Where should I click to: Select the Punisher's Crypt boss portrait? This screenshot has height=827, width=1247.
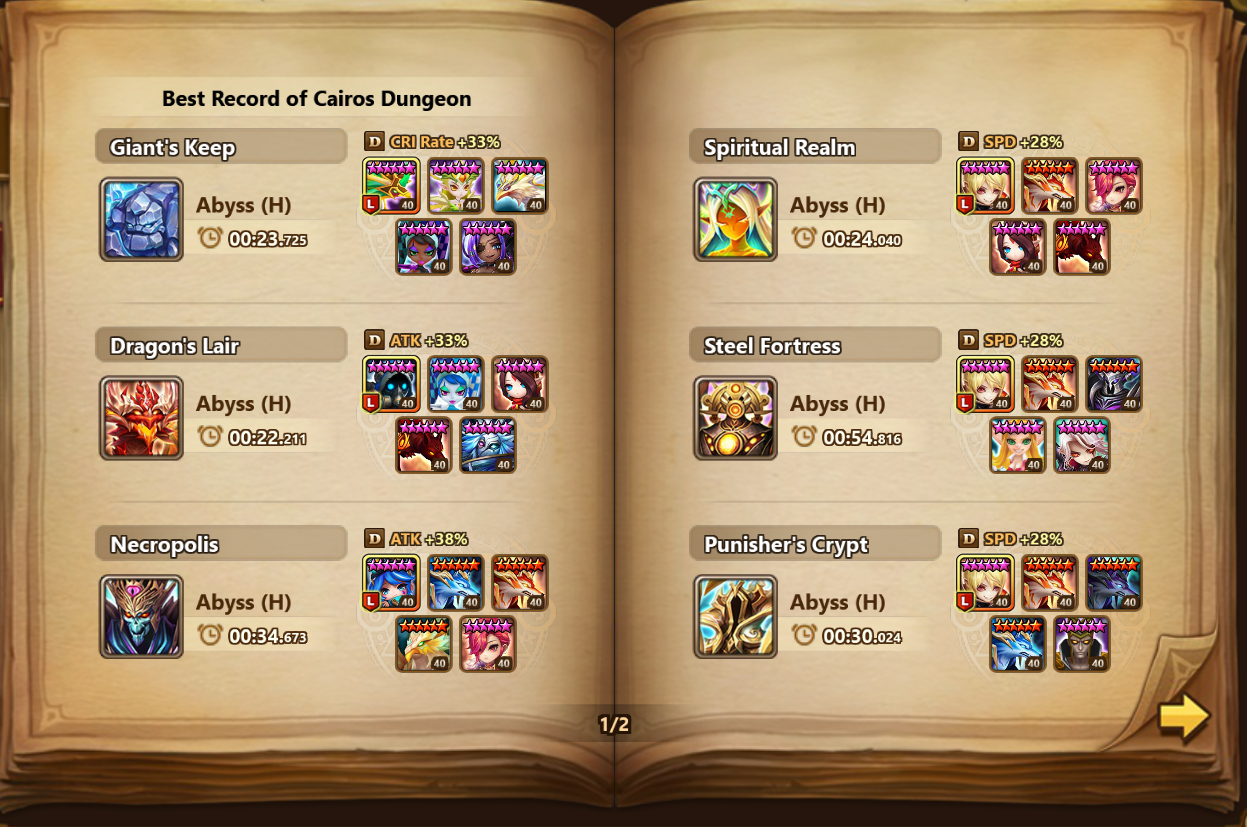(735, 616)
